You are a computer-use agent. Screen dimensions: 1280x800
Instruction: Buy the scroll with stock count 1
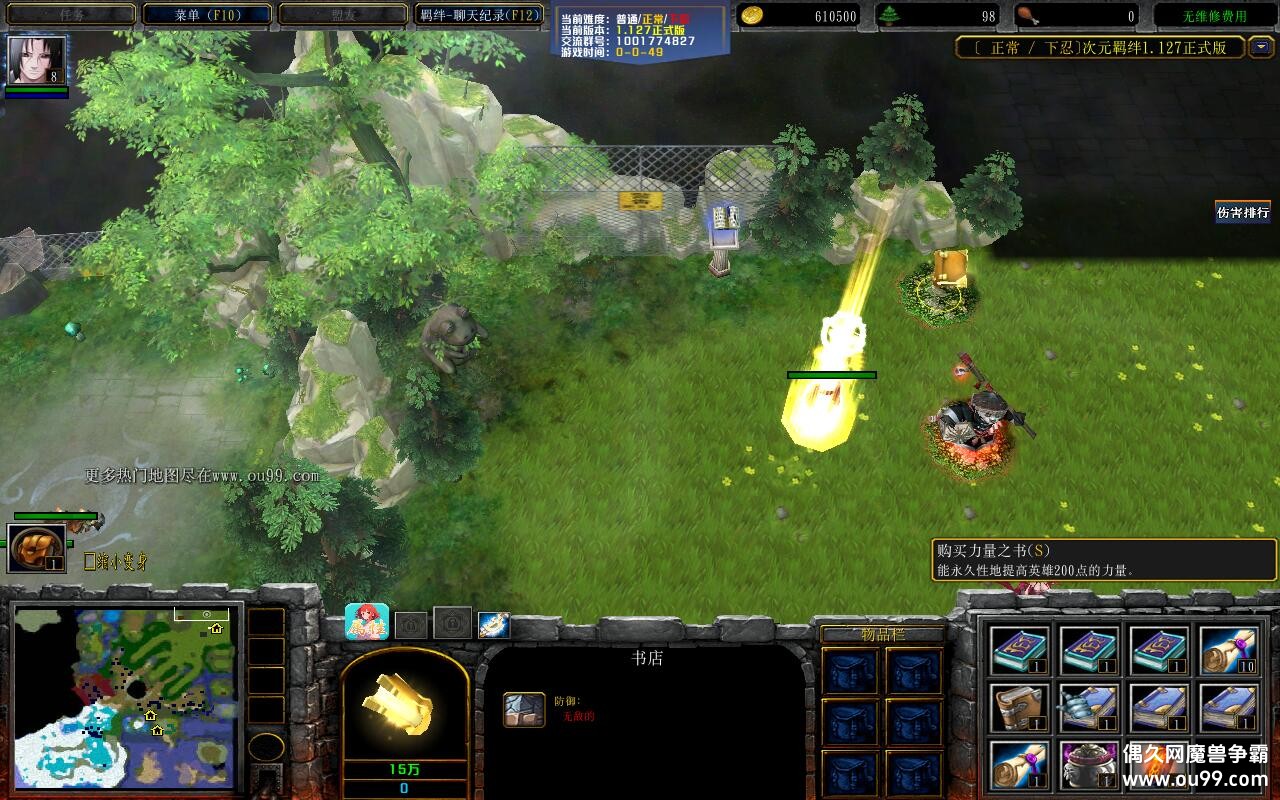coord(1020,765)
